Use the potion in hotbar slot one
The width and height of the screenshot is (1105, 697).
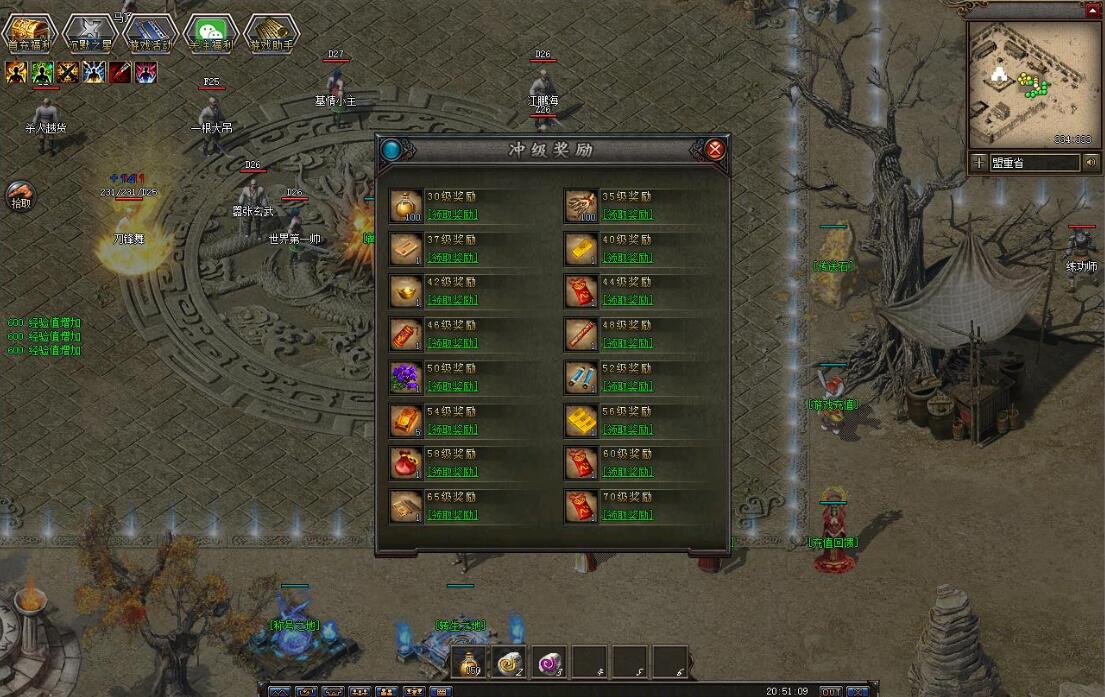469,661
